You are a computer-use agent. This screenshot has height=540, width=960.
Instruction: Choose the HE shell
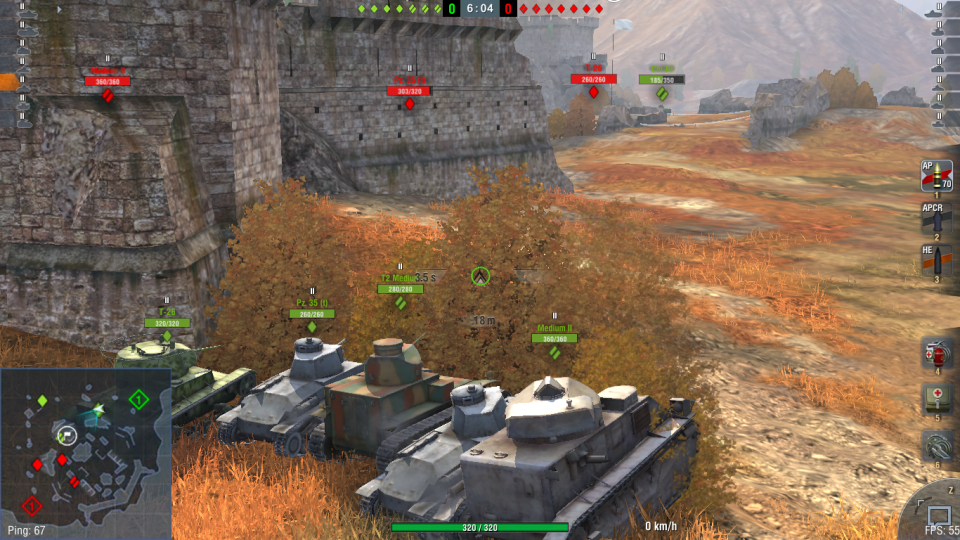[936, 260]
